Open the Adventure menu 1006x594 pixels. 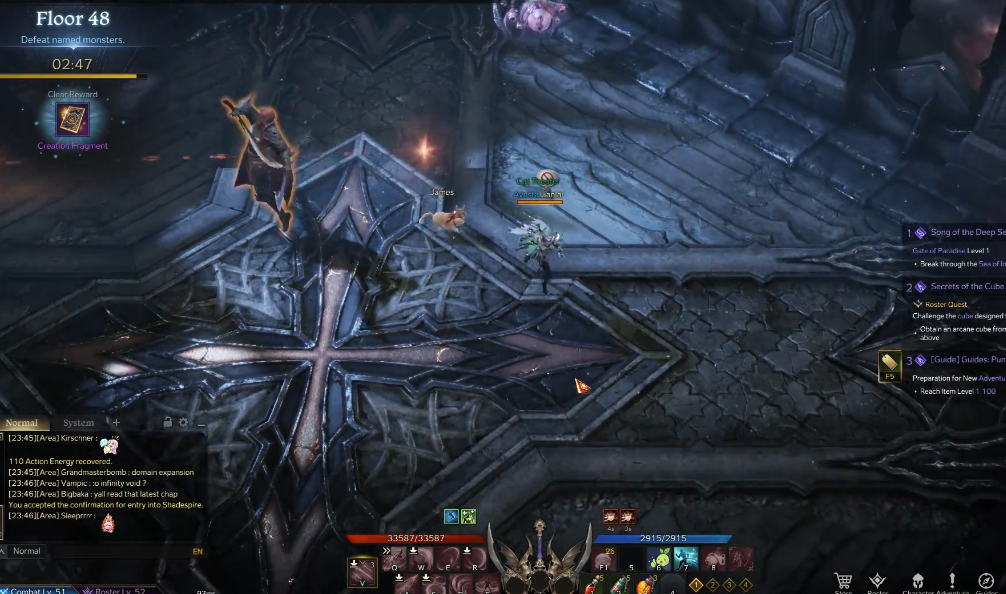tap(951, 582)
